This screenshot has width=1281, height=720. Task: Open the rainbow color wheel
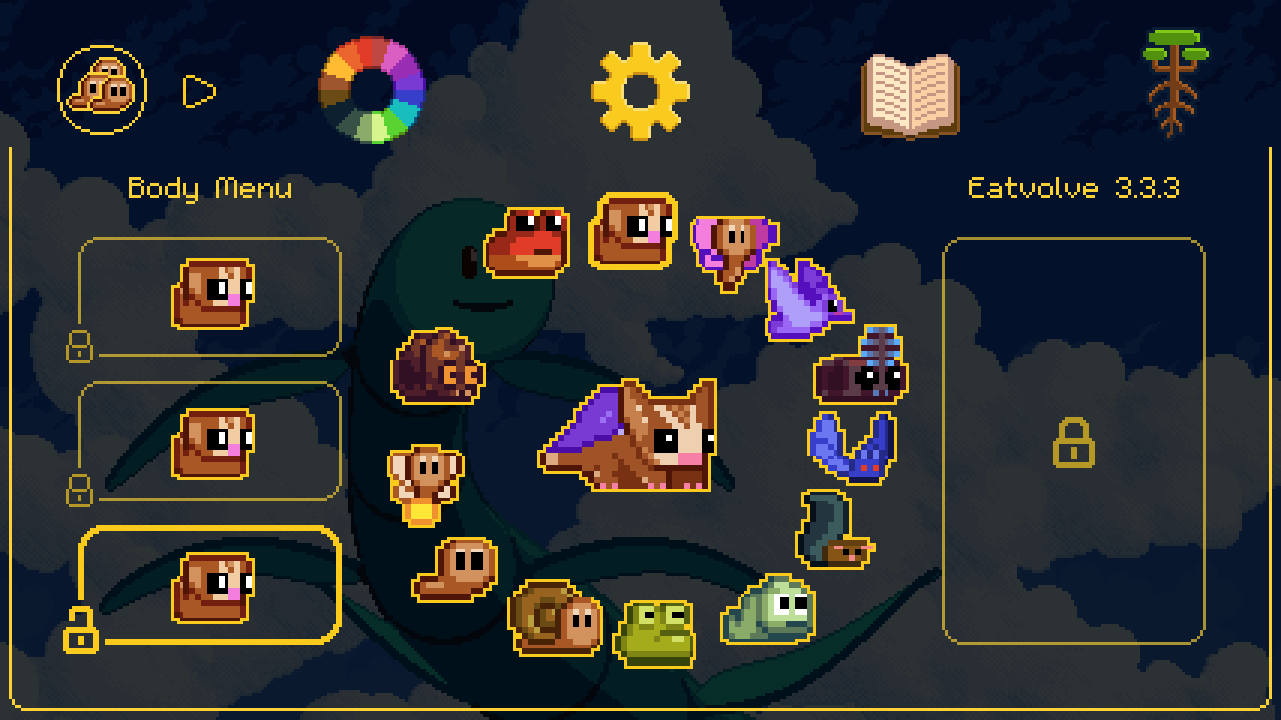(372, 90)
